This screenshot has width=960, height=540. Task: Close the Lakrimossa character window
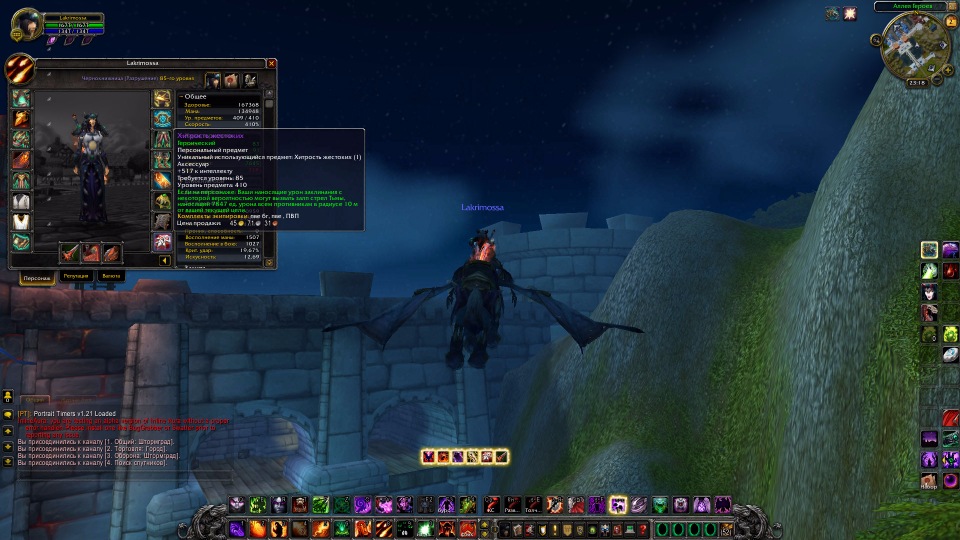pyautogui.click(x=271, y=63)
